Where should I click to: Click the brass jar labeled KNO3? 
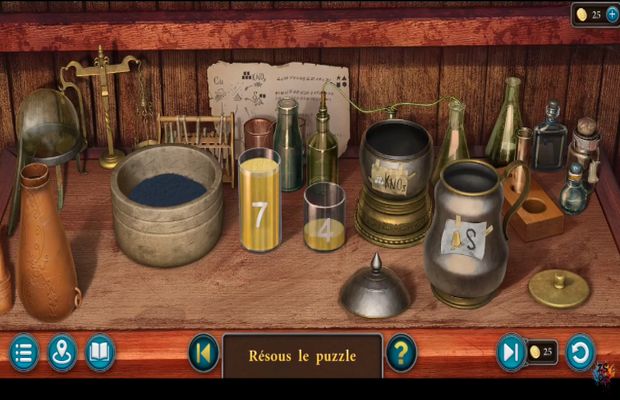click(394, 180)
